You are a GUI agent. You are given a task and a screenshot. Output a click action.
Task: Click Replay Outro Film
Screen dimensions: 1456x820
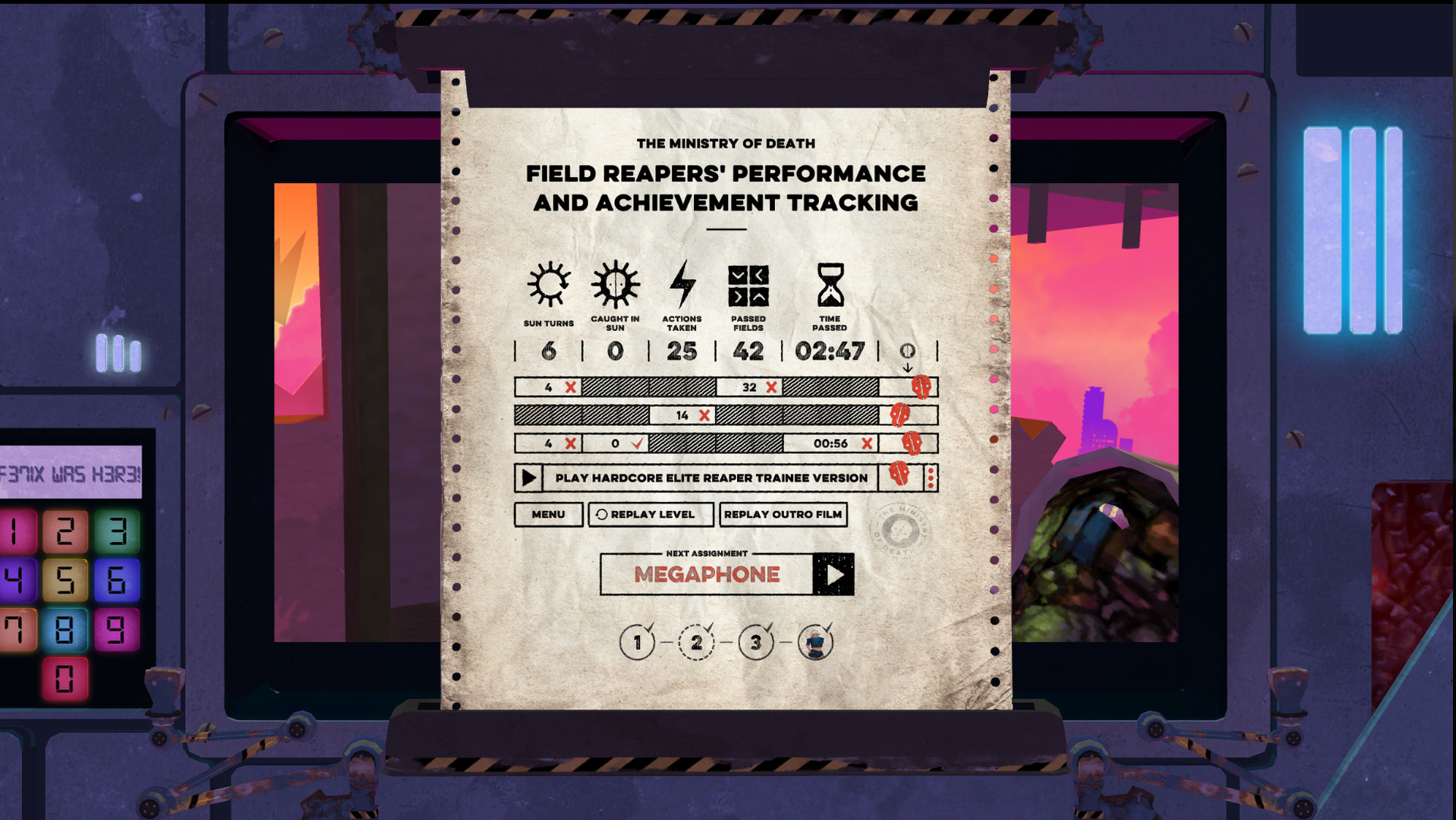pos(783,515)
